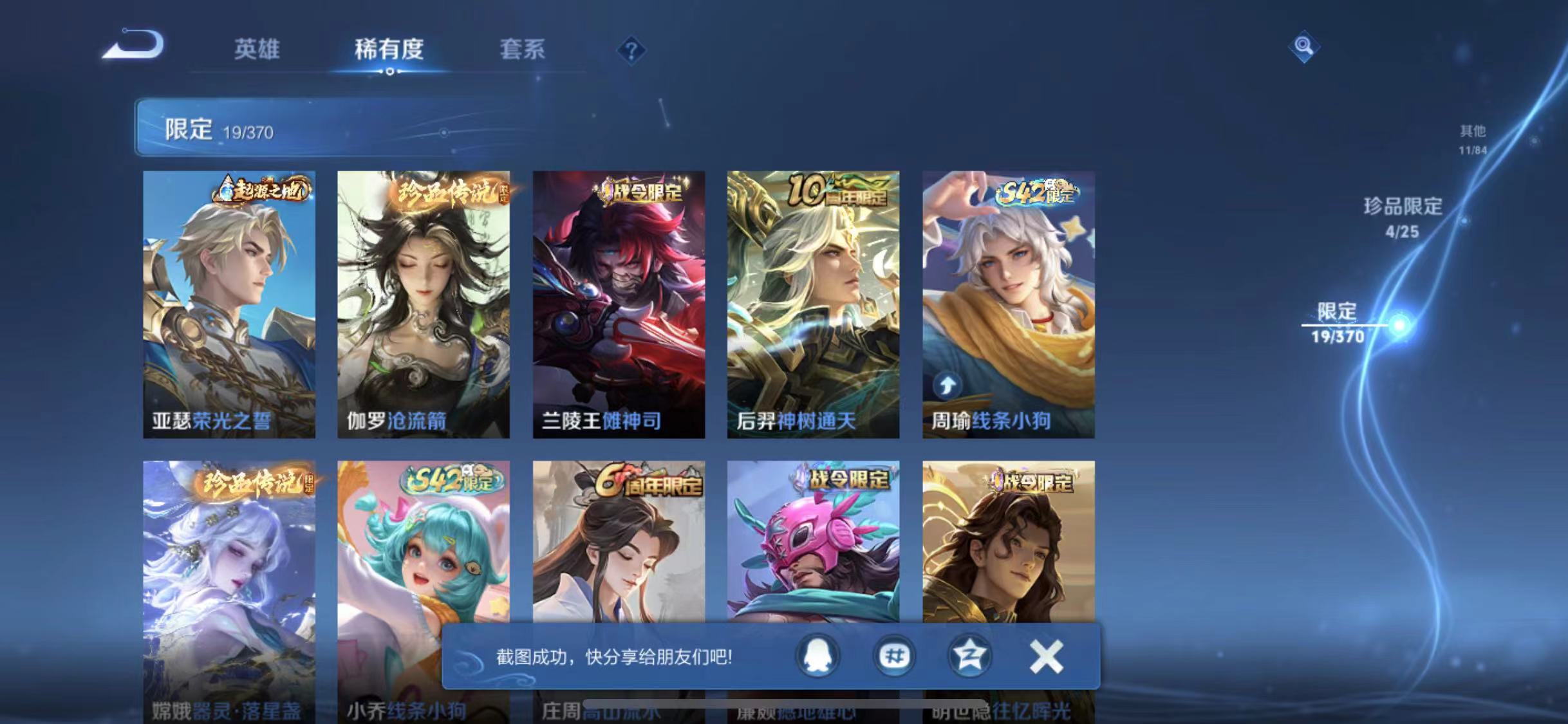Share via the hashtag channel icon
Image resolution: width=1568 pixels, height=724 pixels.
click(x=893, y=656)
